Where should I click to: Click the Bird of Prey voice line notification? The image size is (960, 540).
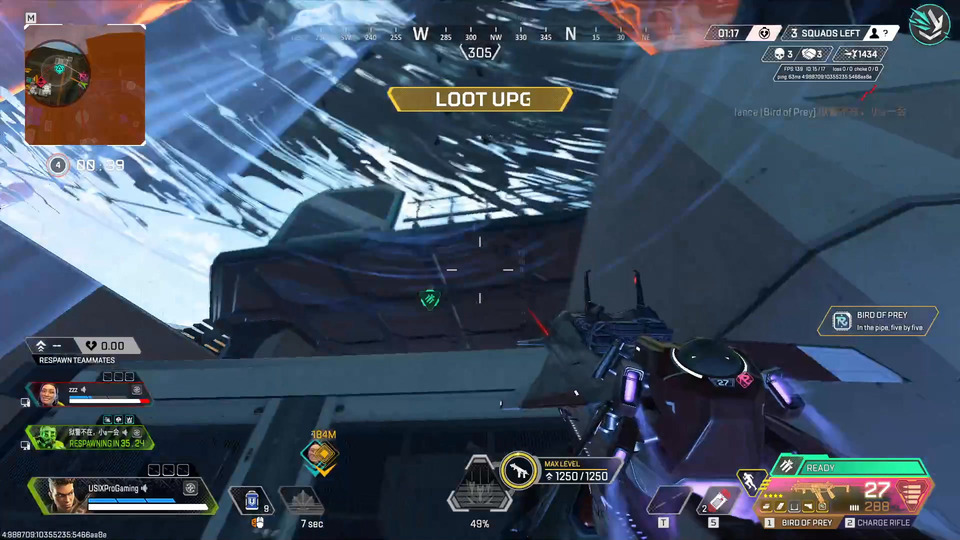(878, 321)
